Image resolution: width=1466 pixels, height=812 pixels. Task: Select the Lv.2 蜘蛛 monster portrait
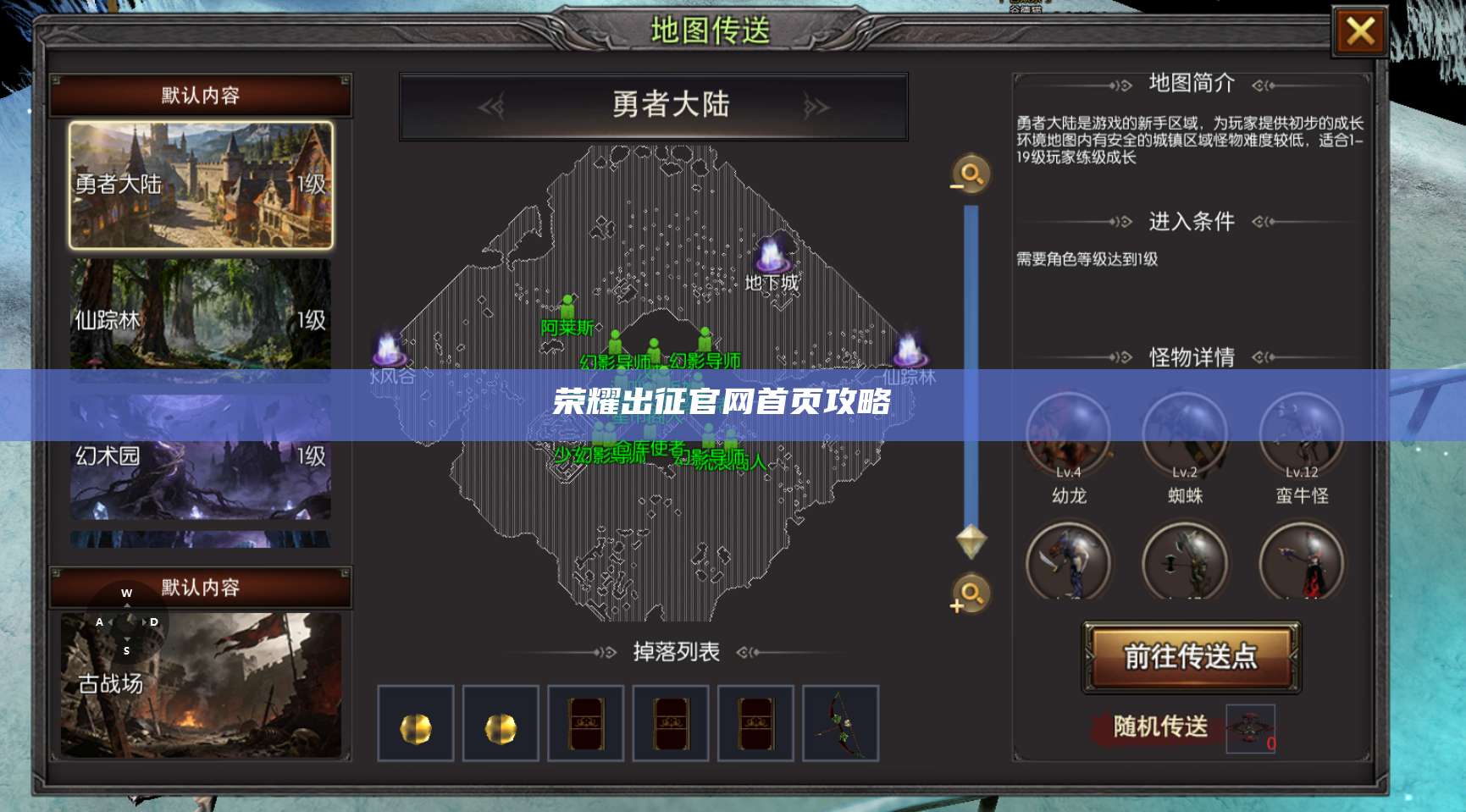[1186, 434]
